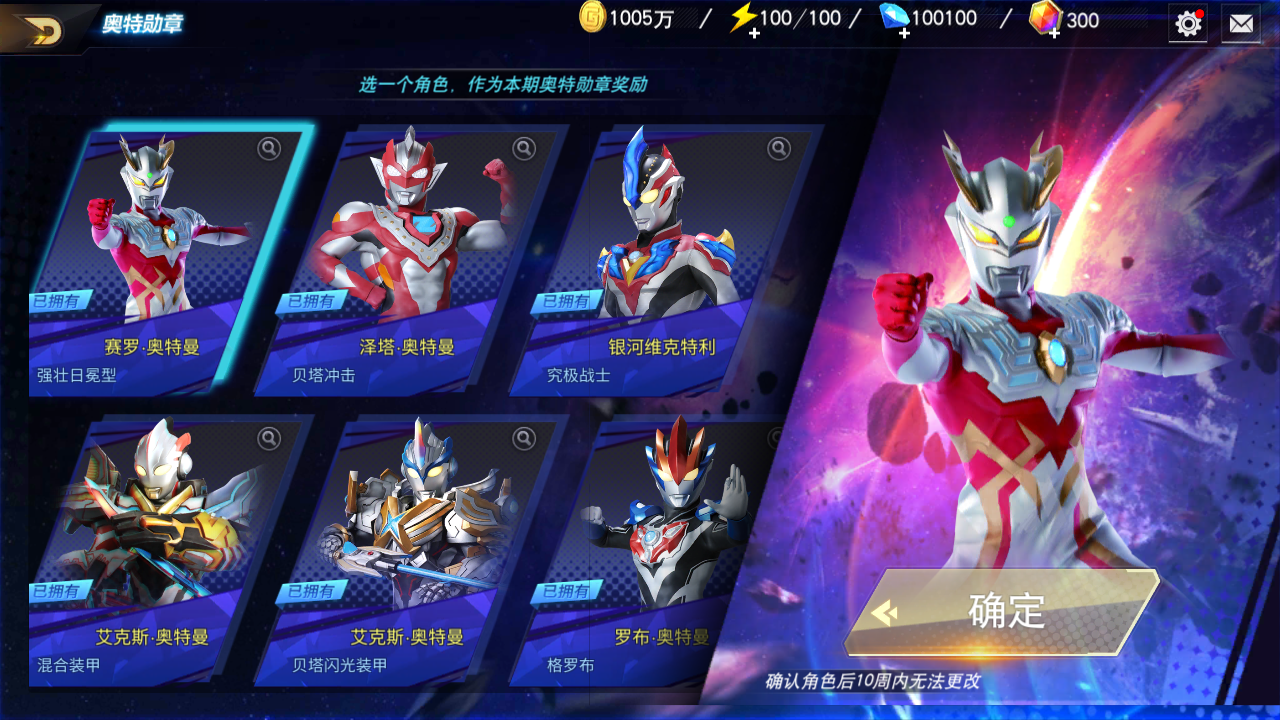Click the magnifier on 泽塔·奥特曼 card
1280x720 pixels.
tap(524, 149)
